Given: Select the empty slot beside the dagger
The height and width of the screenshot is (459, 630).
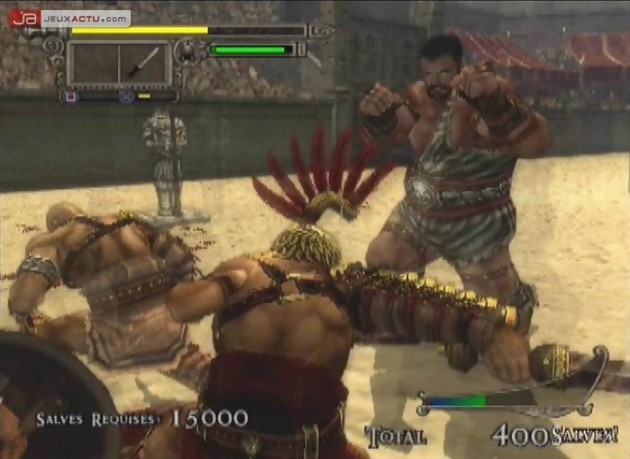Looking at the screenshot, I should 95,63.
